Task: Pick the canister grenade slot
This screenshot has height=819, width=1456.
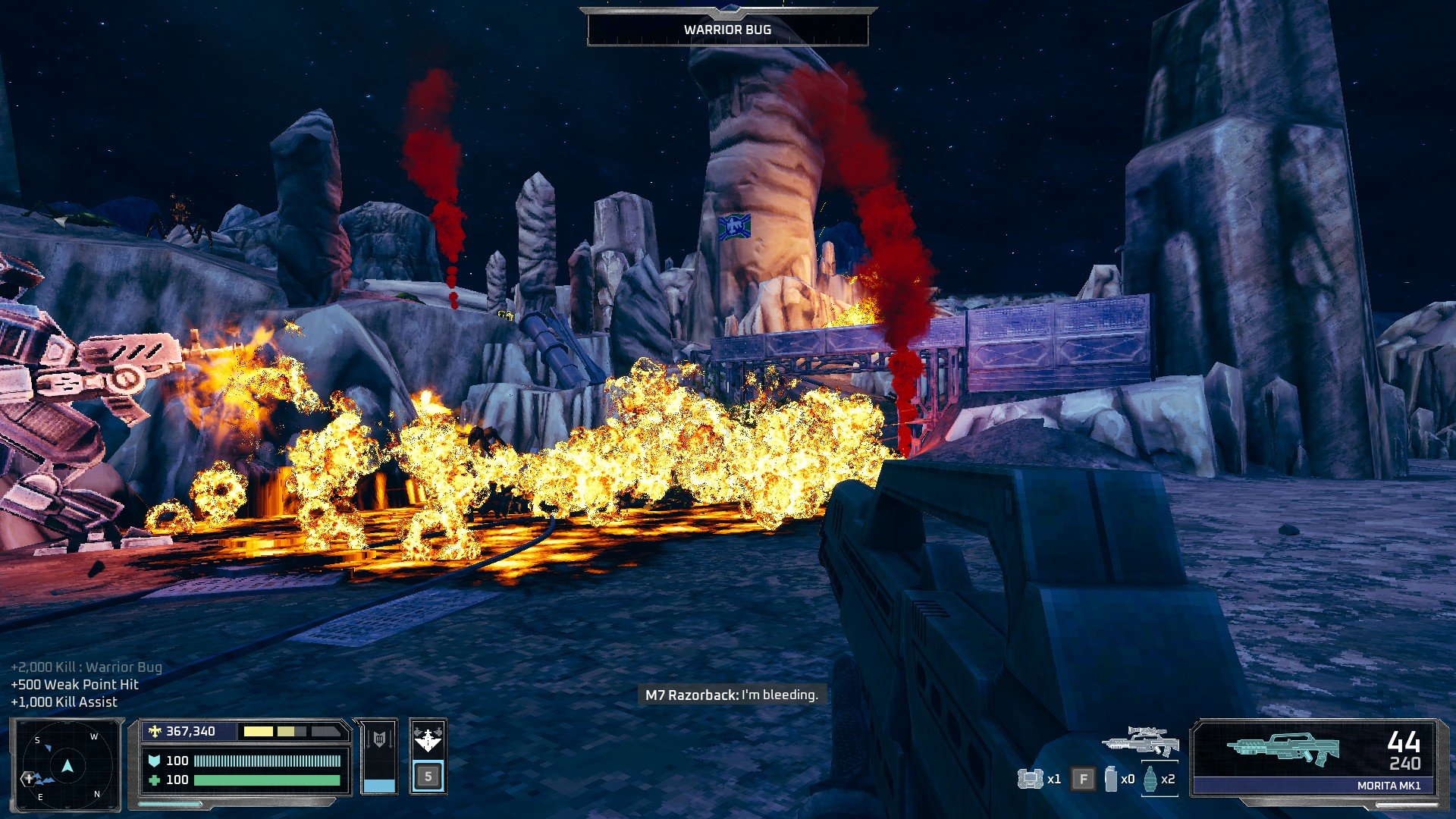Action: pos(1111,779)
